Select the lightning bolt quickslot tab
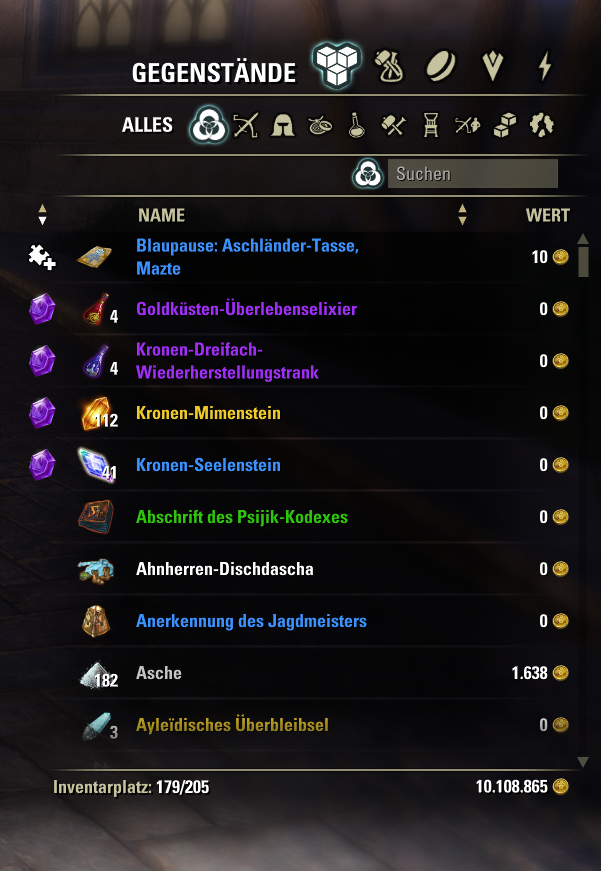Image resolution: width=601 pixels, height=871 pixels. click(x=544, y=66)
